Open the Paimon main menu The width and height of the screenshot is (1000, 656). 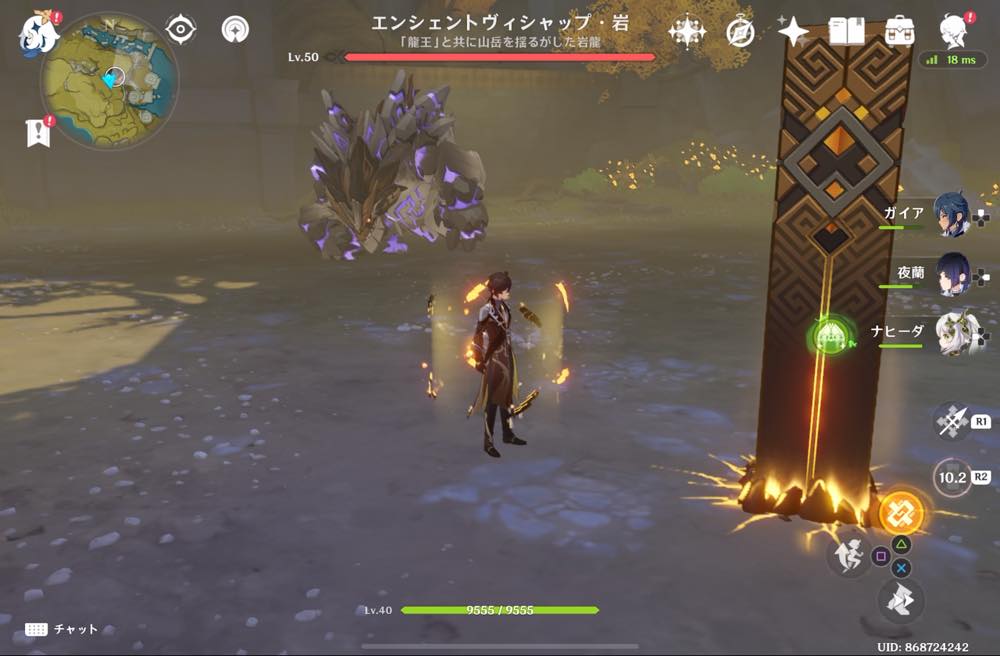[38, 34]
